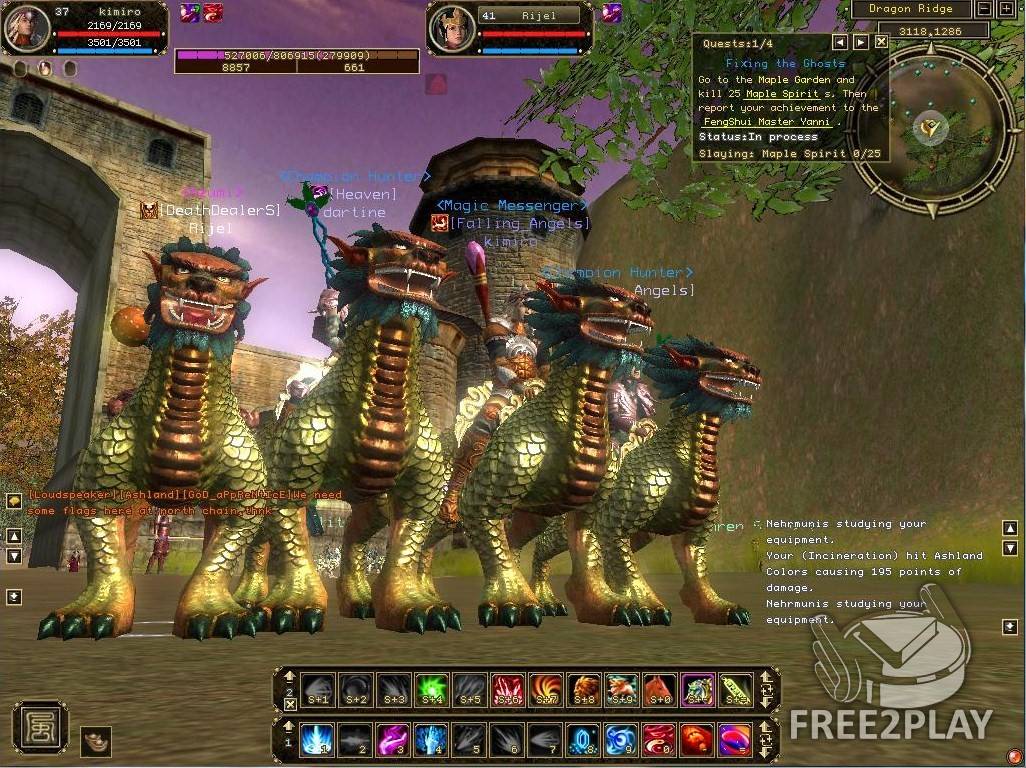Select target Rijel's portrait
Image resolution: width=1026 pixels, height=768 pixels.
pos(451,29)
